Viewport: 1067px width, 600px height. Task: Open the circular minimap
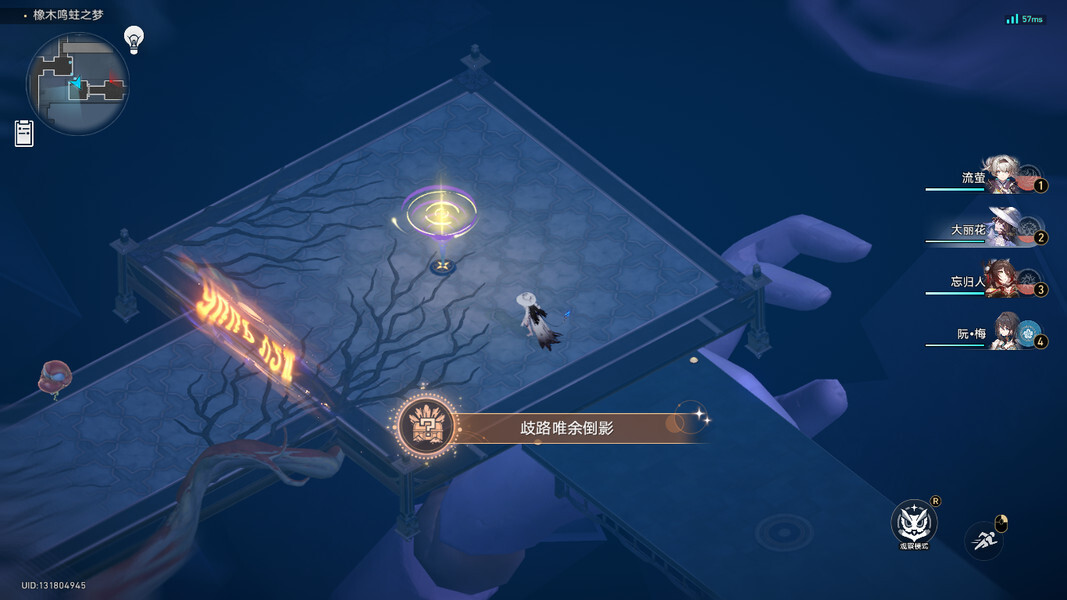[x=77, y=84]
